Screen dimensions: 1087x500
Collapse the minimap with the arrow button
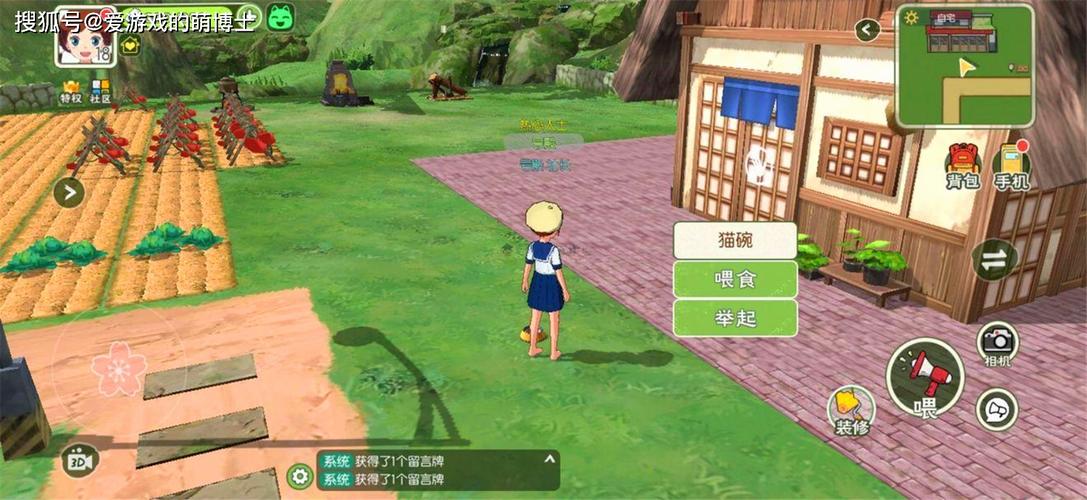tap(867, 30)
